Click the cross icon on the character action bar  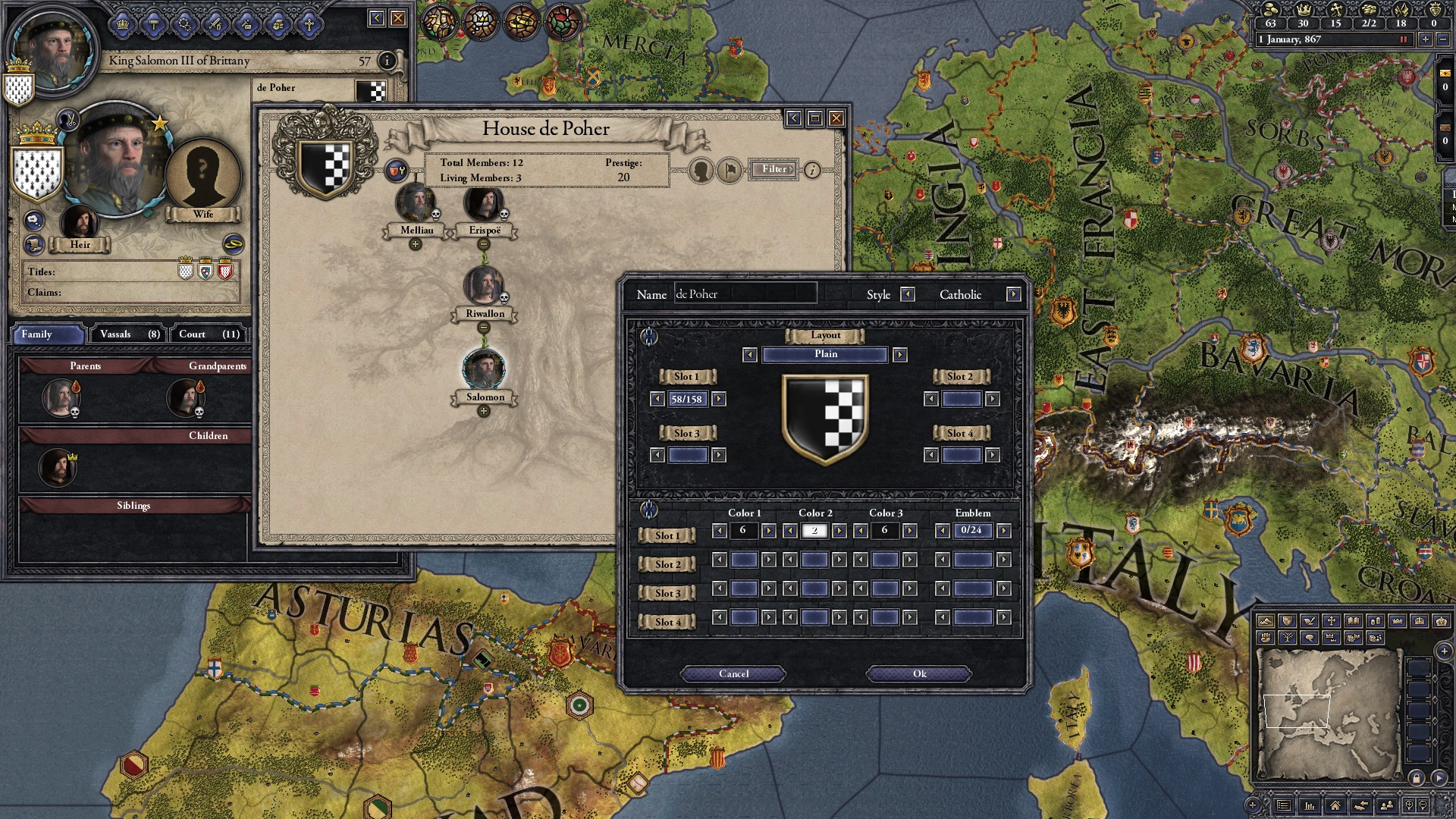[310, 24]
